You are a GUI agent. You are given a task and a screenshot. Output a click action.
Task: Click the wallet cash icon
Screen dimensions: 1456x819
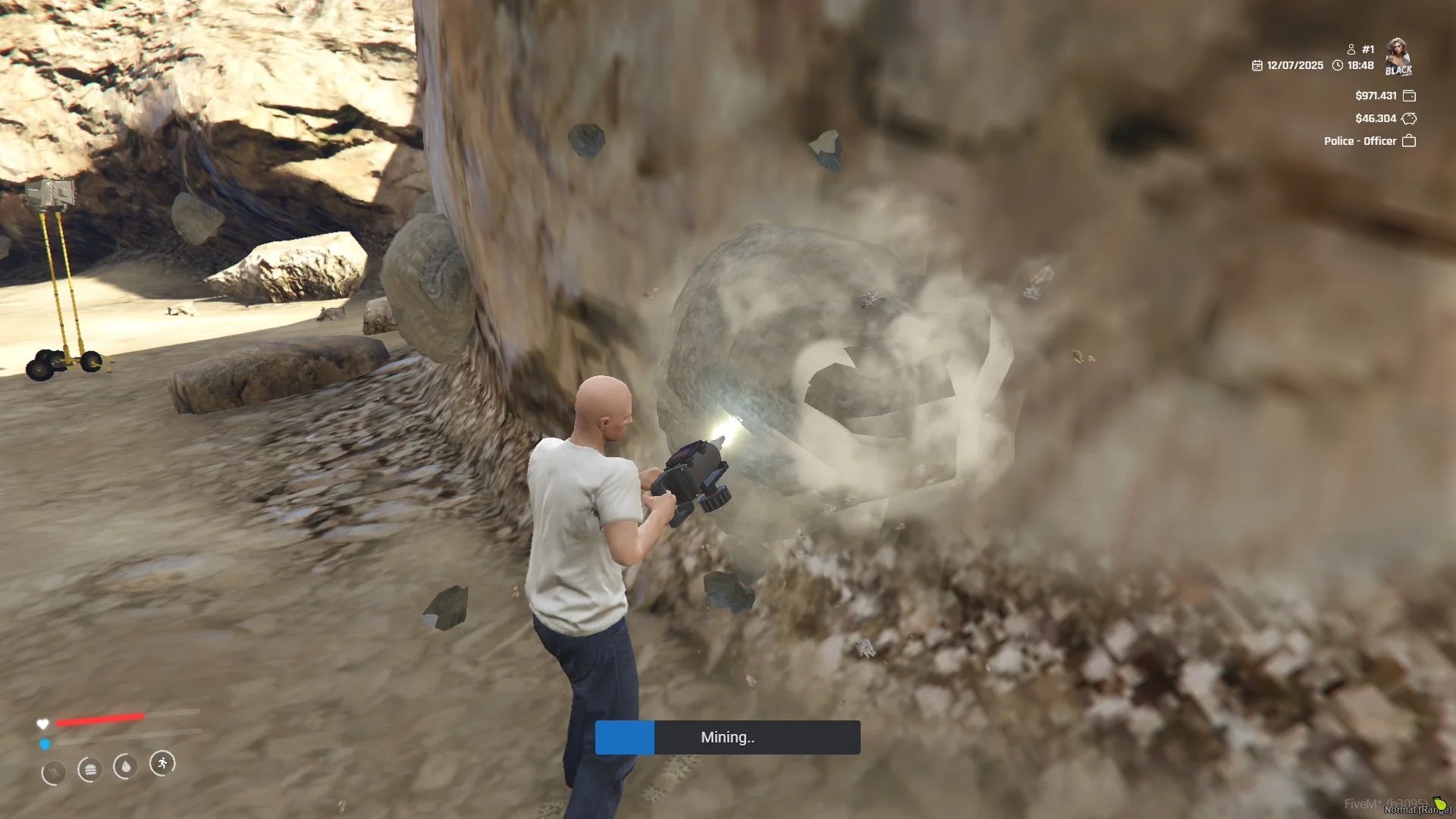click(x=1409, y=96)
